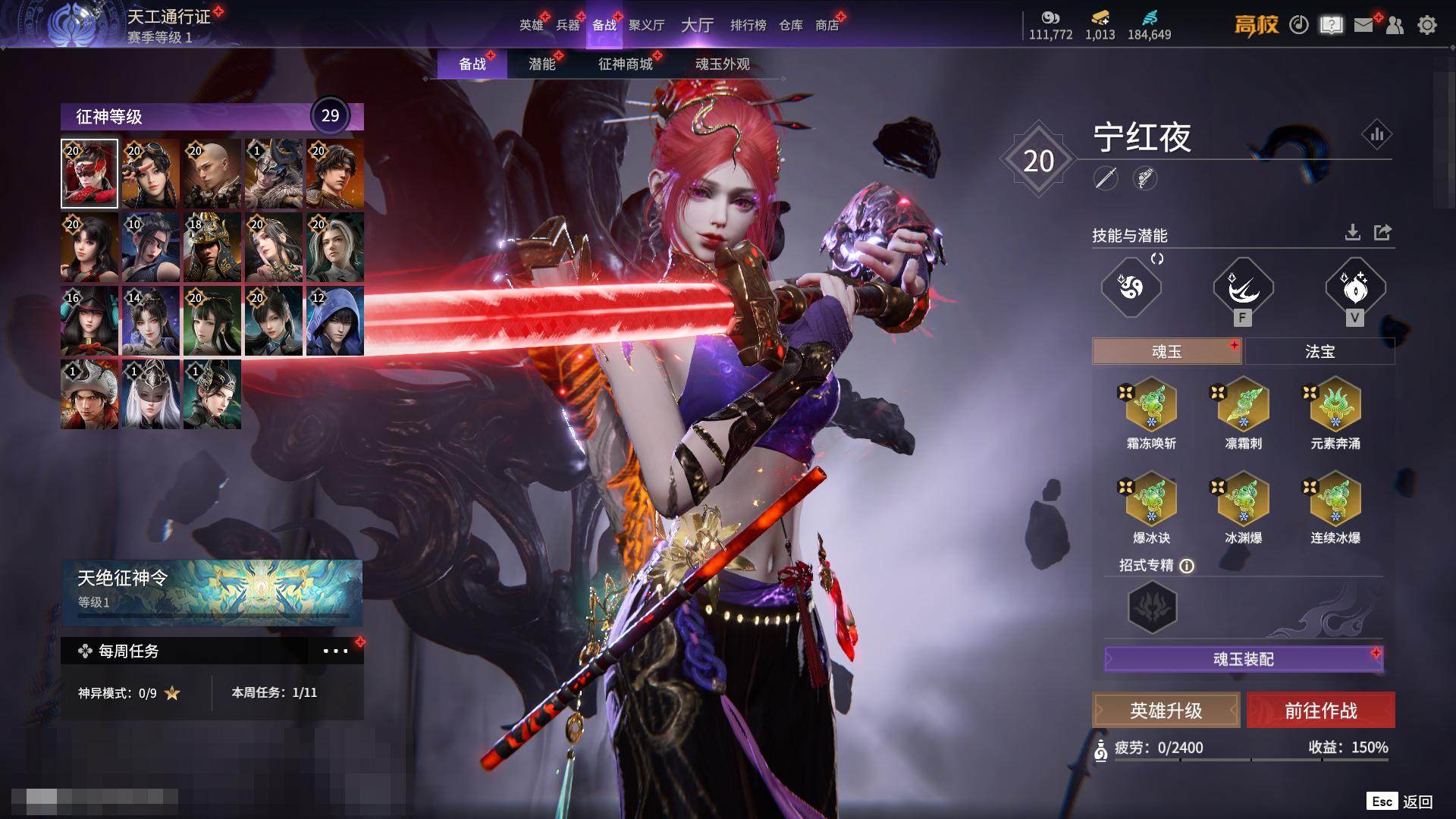Switch to the 魂玉外观 tab

point(722,64)
